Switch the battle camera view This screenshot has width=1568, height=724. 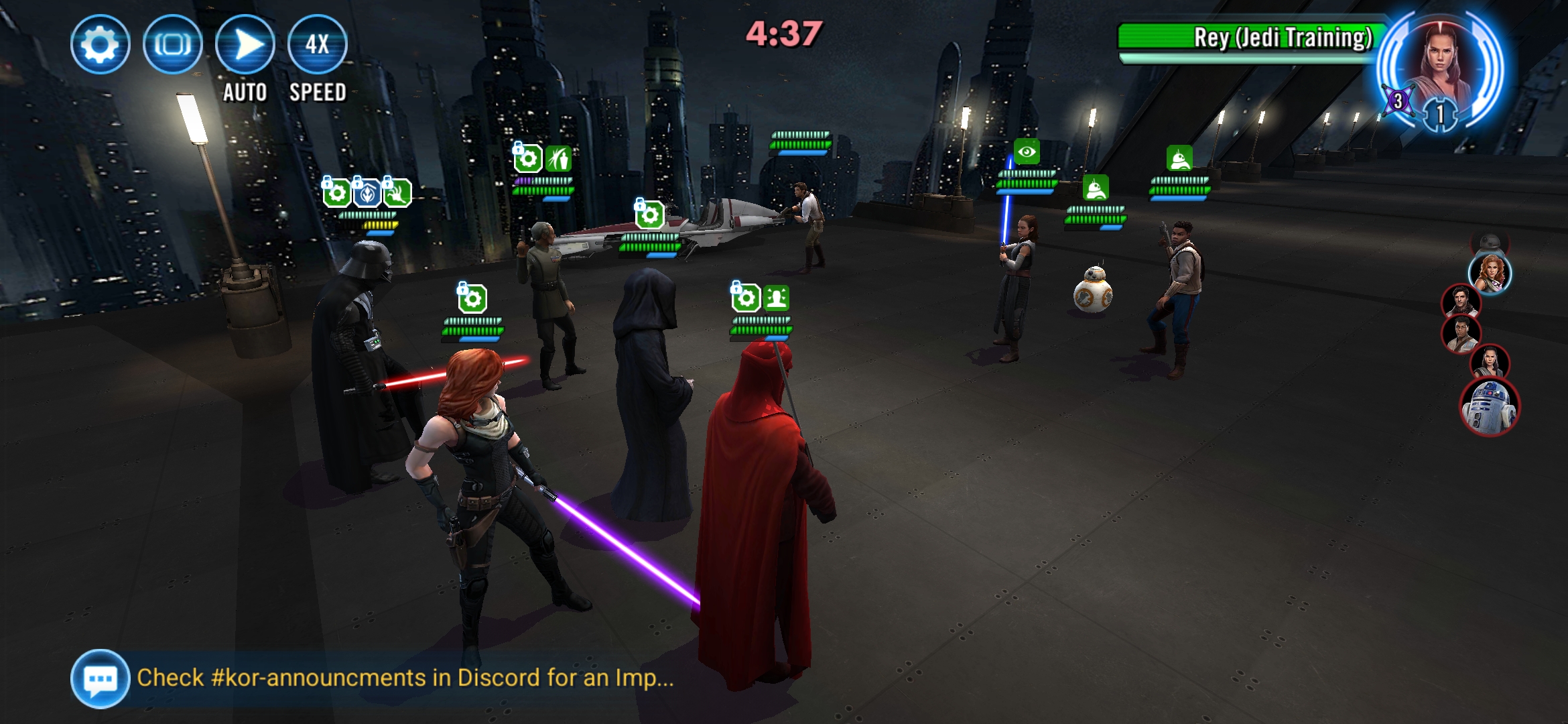pyautogui.click(x=172, y=44)
